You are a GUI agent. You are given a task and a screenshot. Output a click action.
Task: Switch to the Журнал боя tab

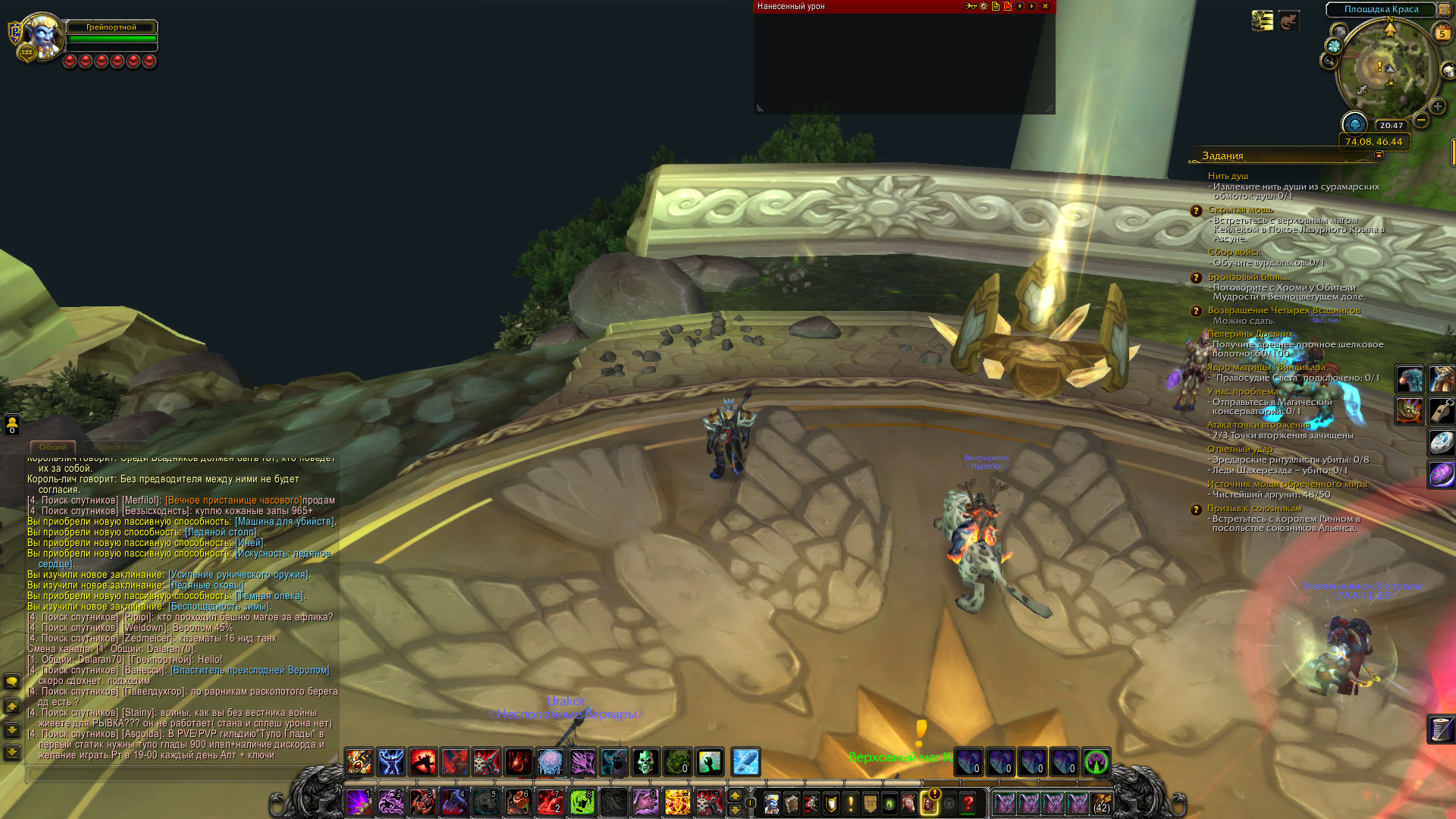click(x=115, y=447)
